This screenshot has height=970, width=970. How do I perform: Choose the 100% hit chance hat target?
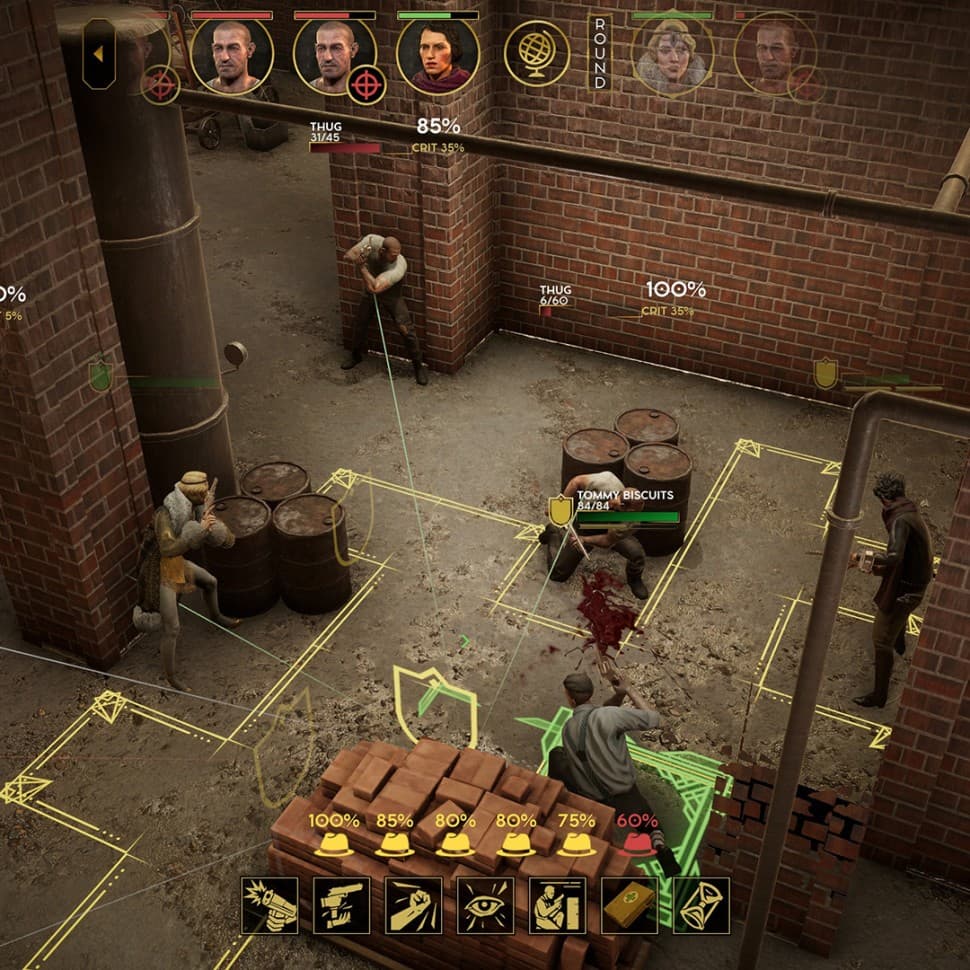point(334,843)
